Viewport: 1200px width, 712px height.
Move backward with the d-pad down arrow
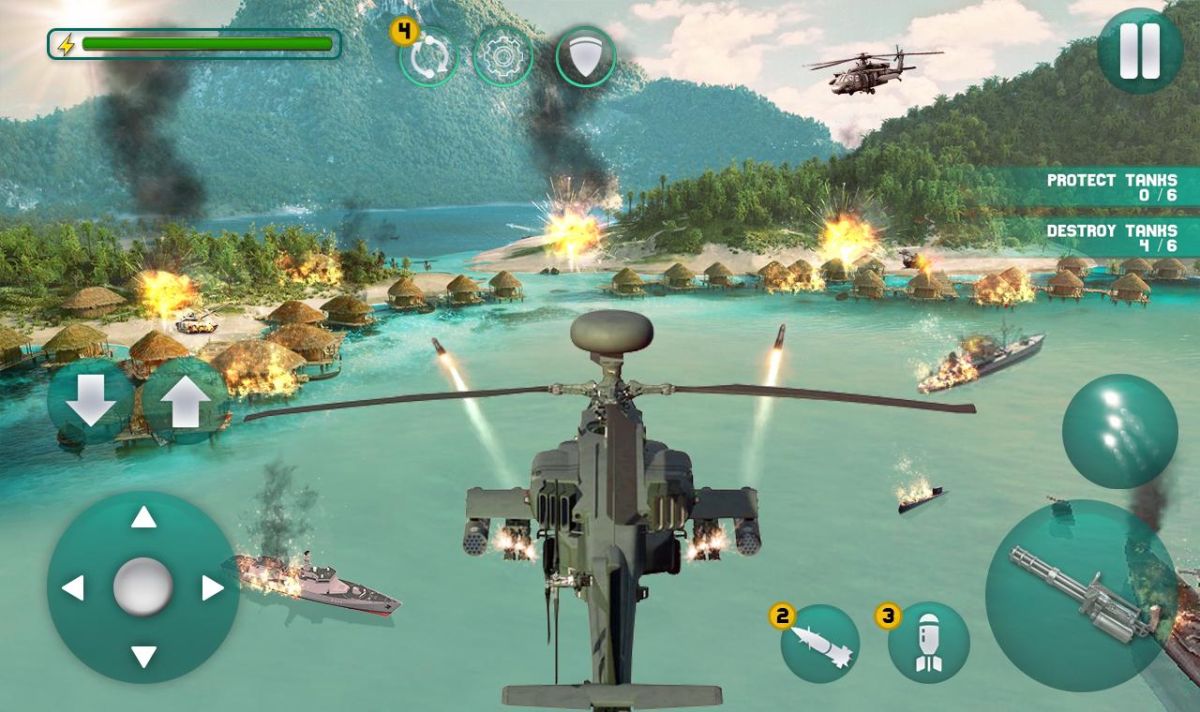144,656
